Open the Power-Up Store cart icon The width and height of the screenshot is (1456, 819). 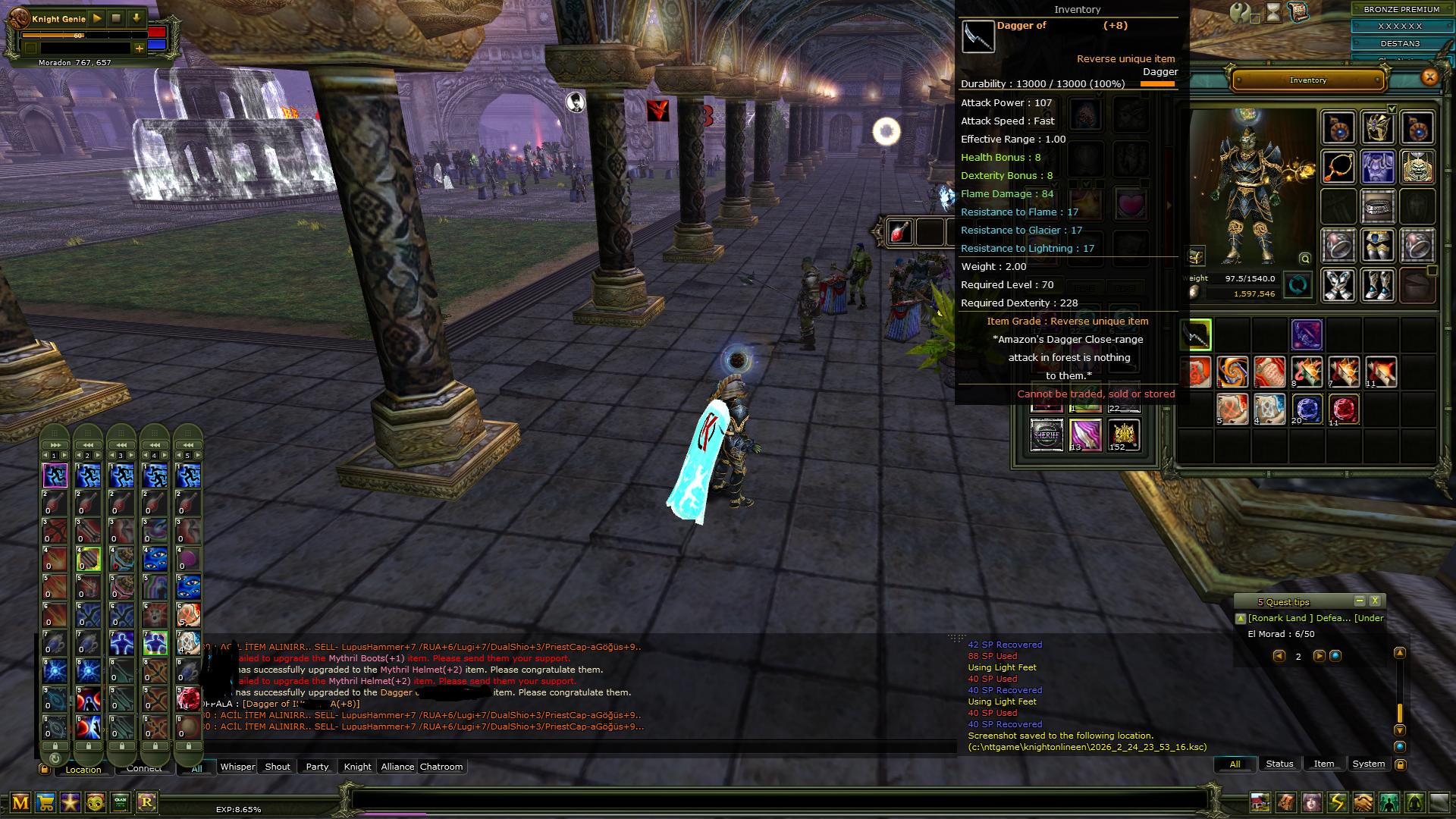point(47,802)
